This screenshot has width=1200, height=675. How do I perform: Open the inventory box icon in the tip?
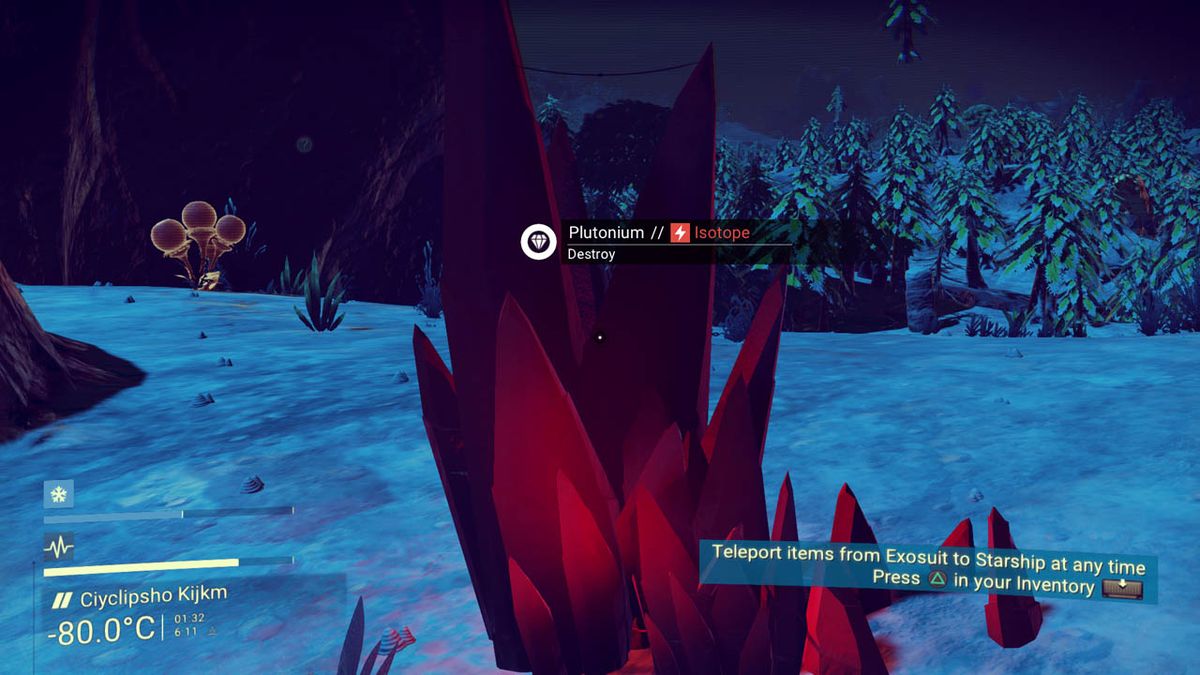click(1123, 588)
